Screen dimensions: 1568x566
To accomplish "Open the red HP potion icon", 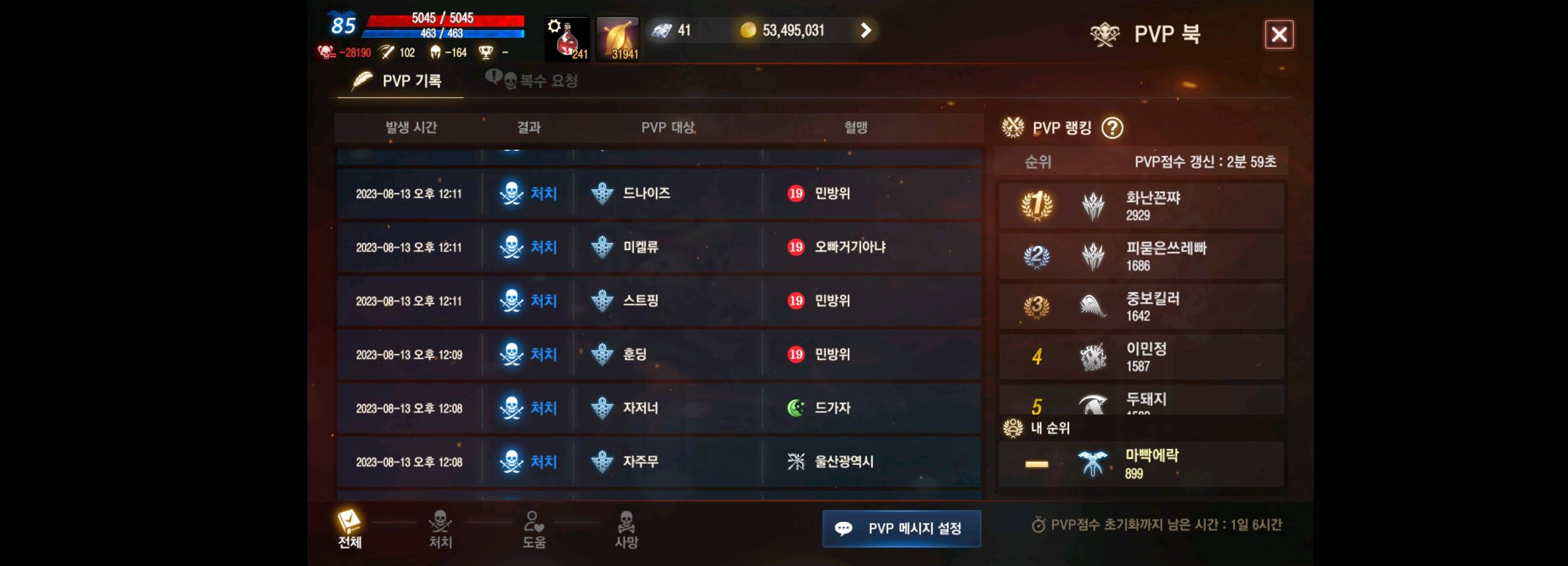I will coord(566,38).
